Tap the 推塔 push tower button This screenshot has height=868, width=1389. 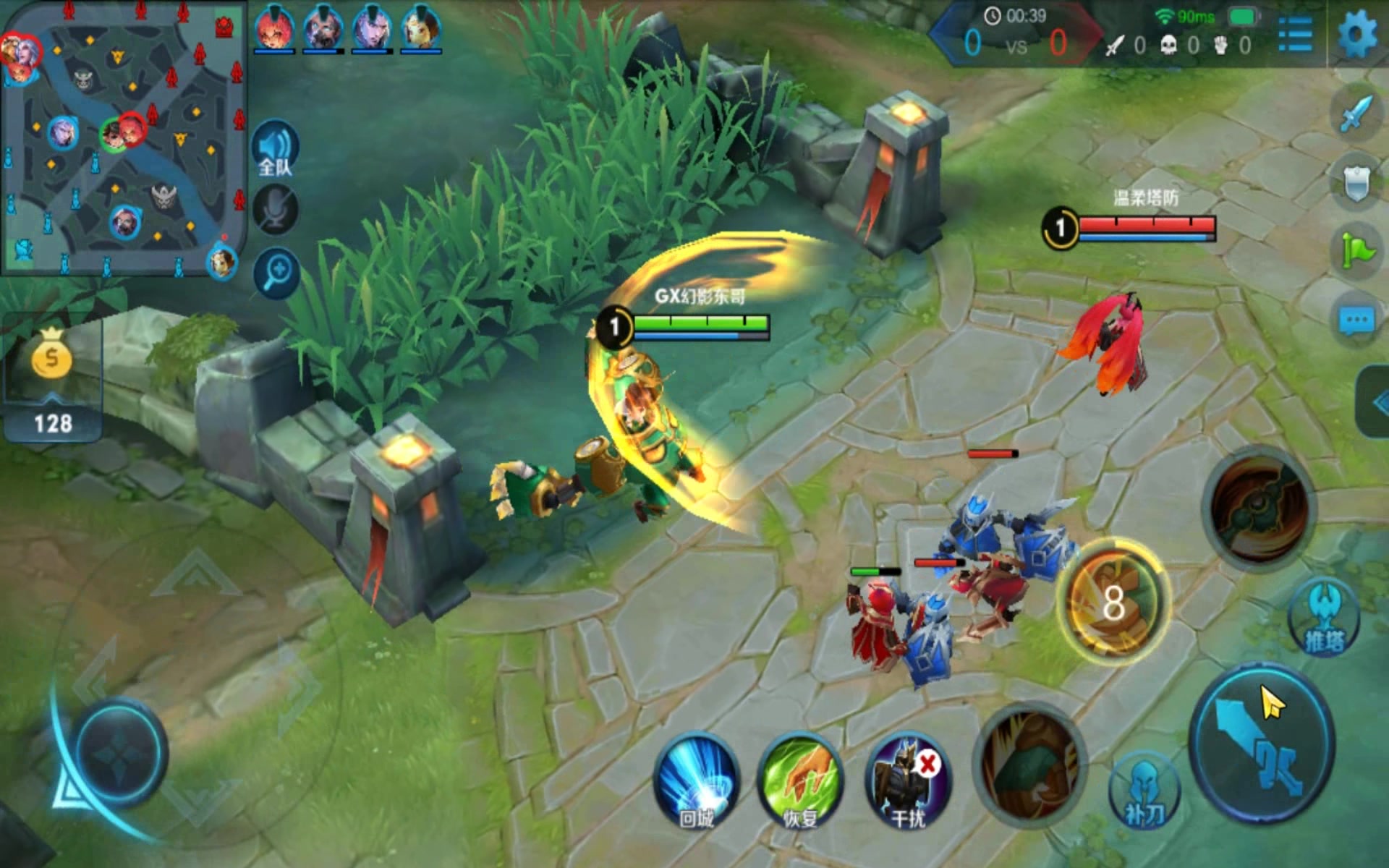coord(1324,618)
